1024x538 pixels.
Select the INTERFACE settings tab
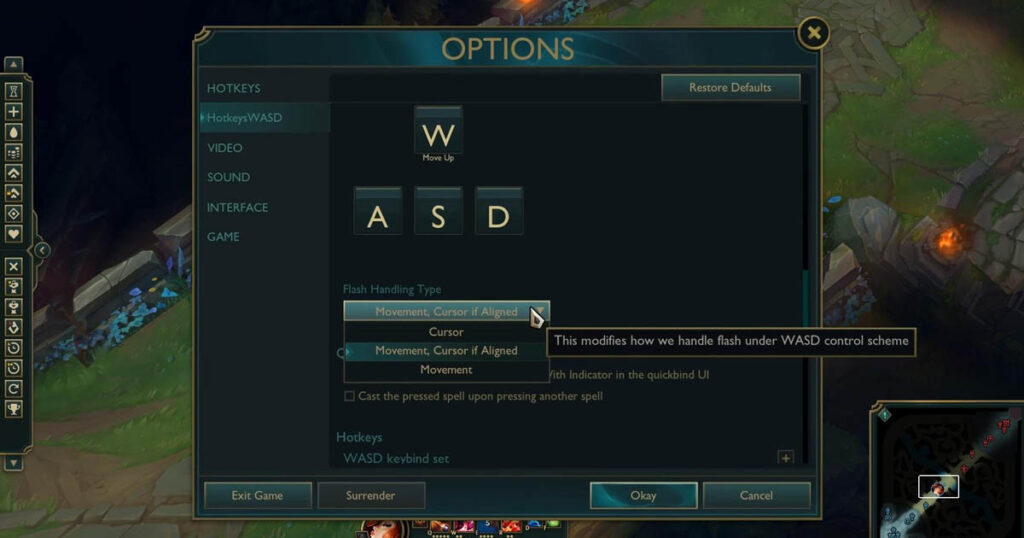[237, 207]
